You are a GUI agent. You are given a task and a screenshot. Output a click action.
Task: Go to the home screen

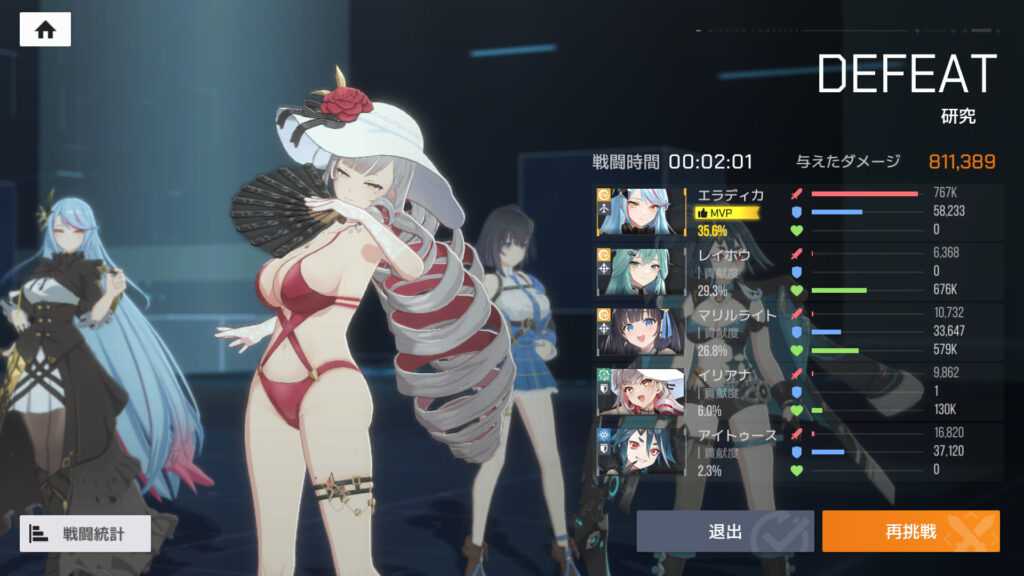[45, 29]
